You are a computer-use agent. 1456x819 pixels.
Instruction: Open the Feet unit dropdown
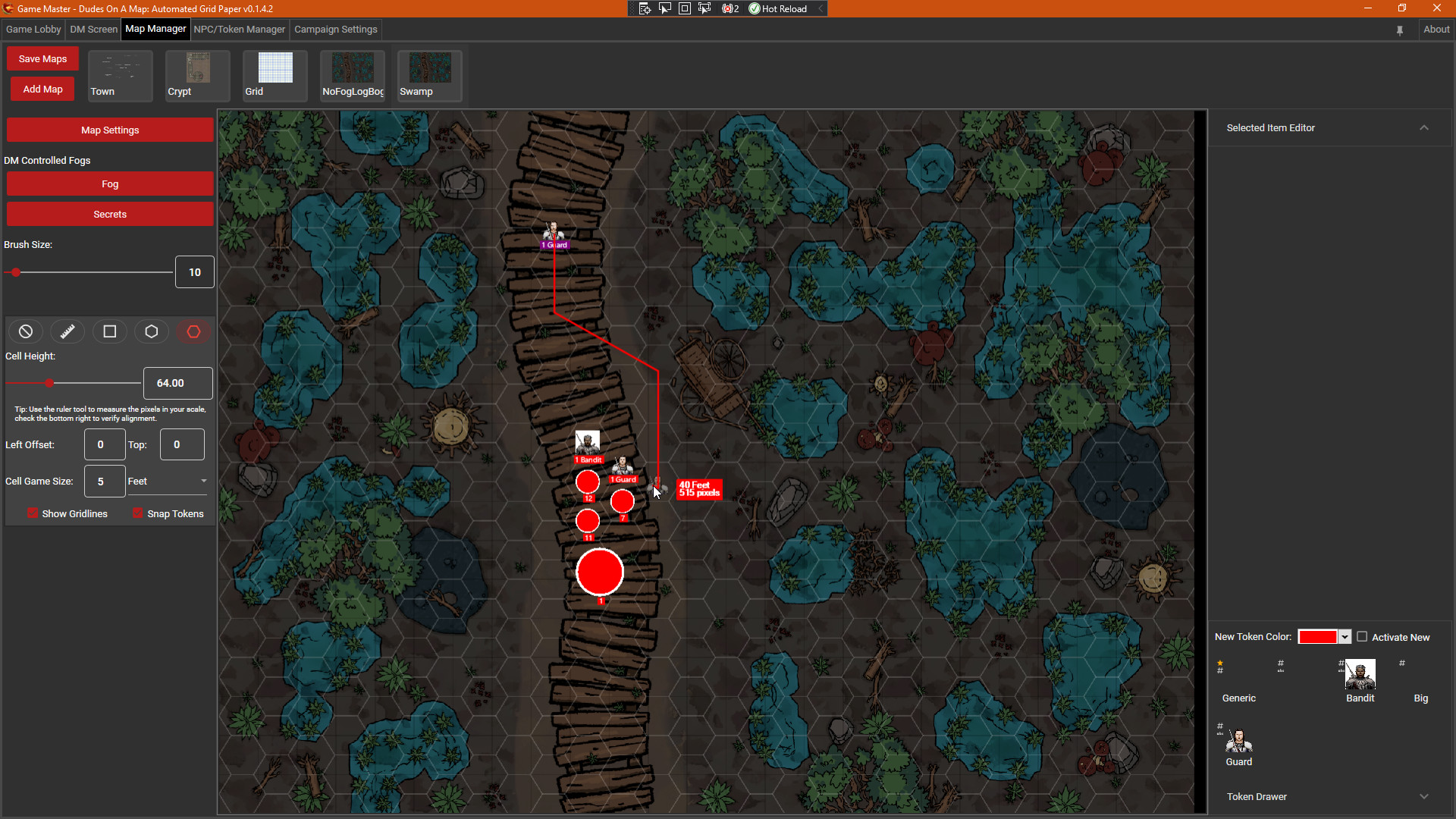[202, 481]
